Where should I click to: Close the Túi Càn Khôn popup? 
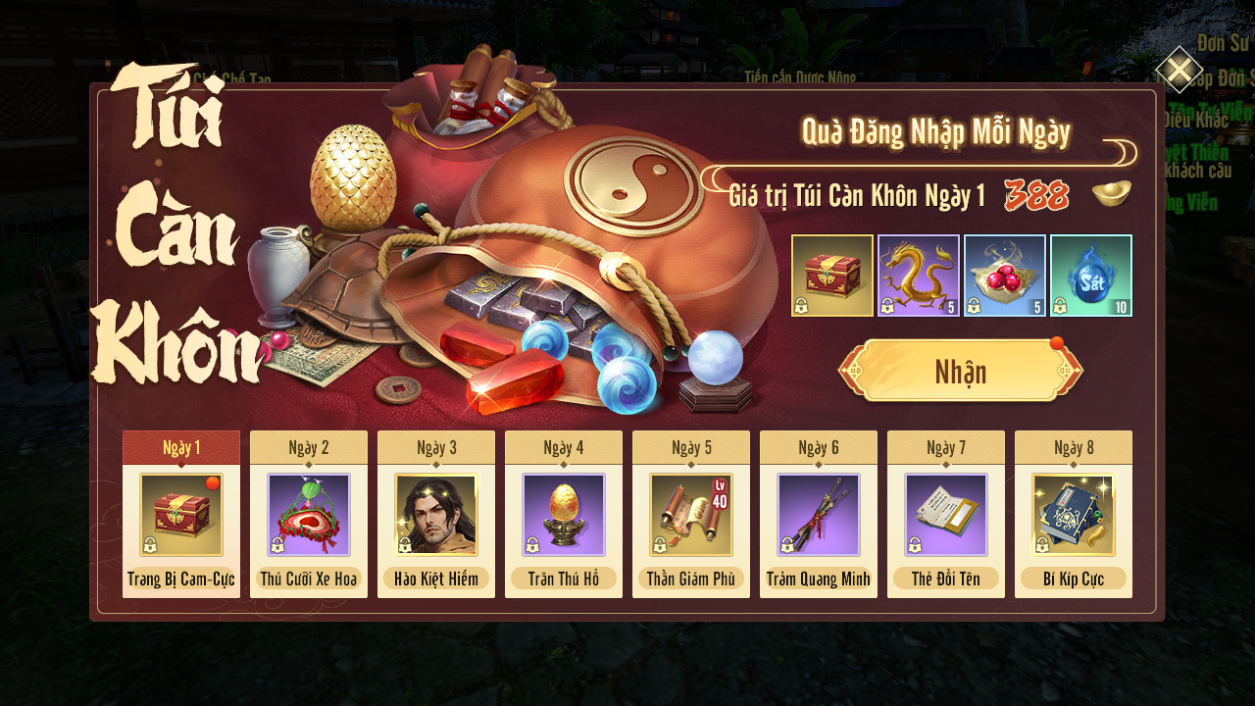point(1179,70)
